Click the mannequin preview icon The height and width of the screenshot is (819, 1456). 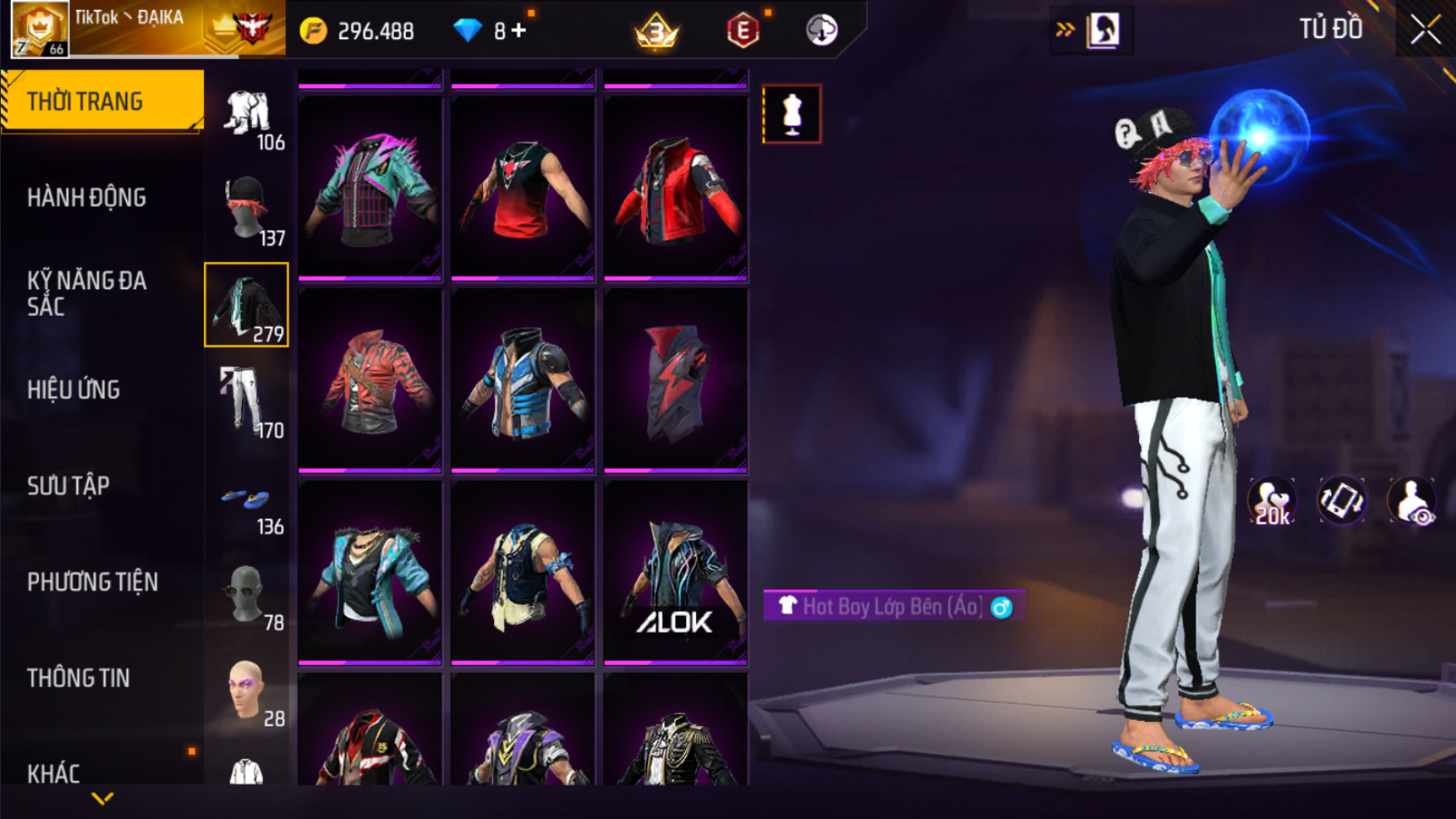point(792,114)
